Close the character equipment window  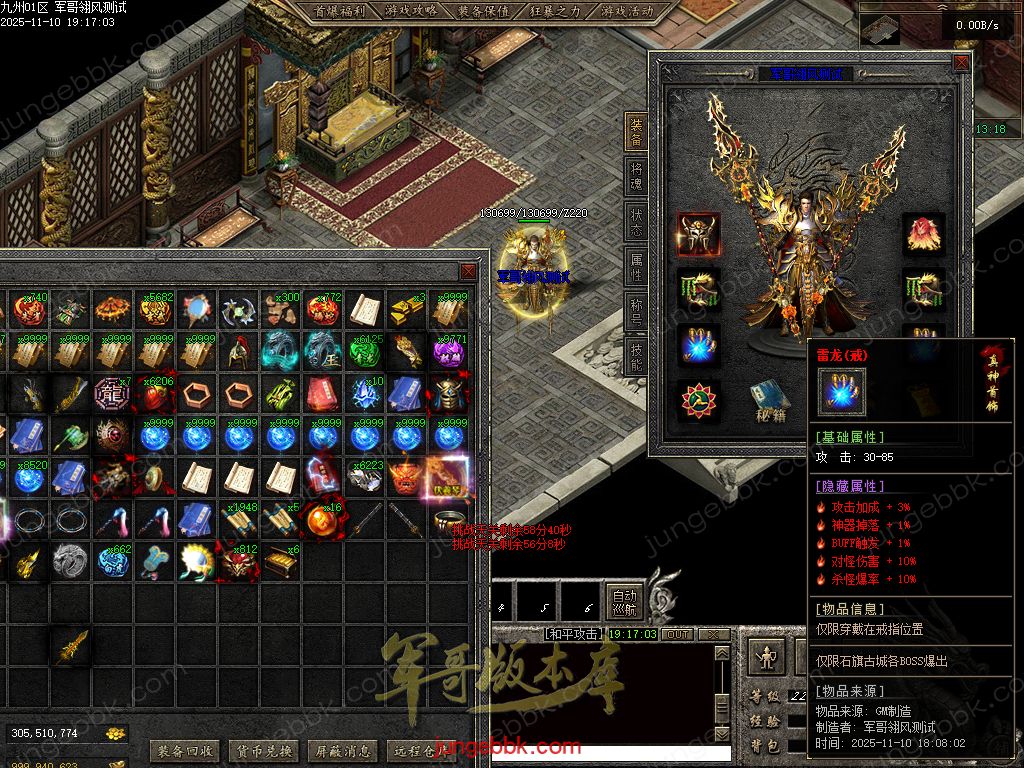pyautogui.click(x=961, y=62)
